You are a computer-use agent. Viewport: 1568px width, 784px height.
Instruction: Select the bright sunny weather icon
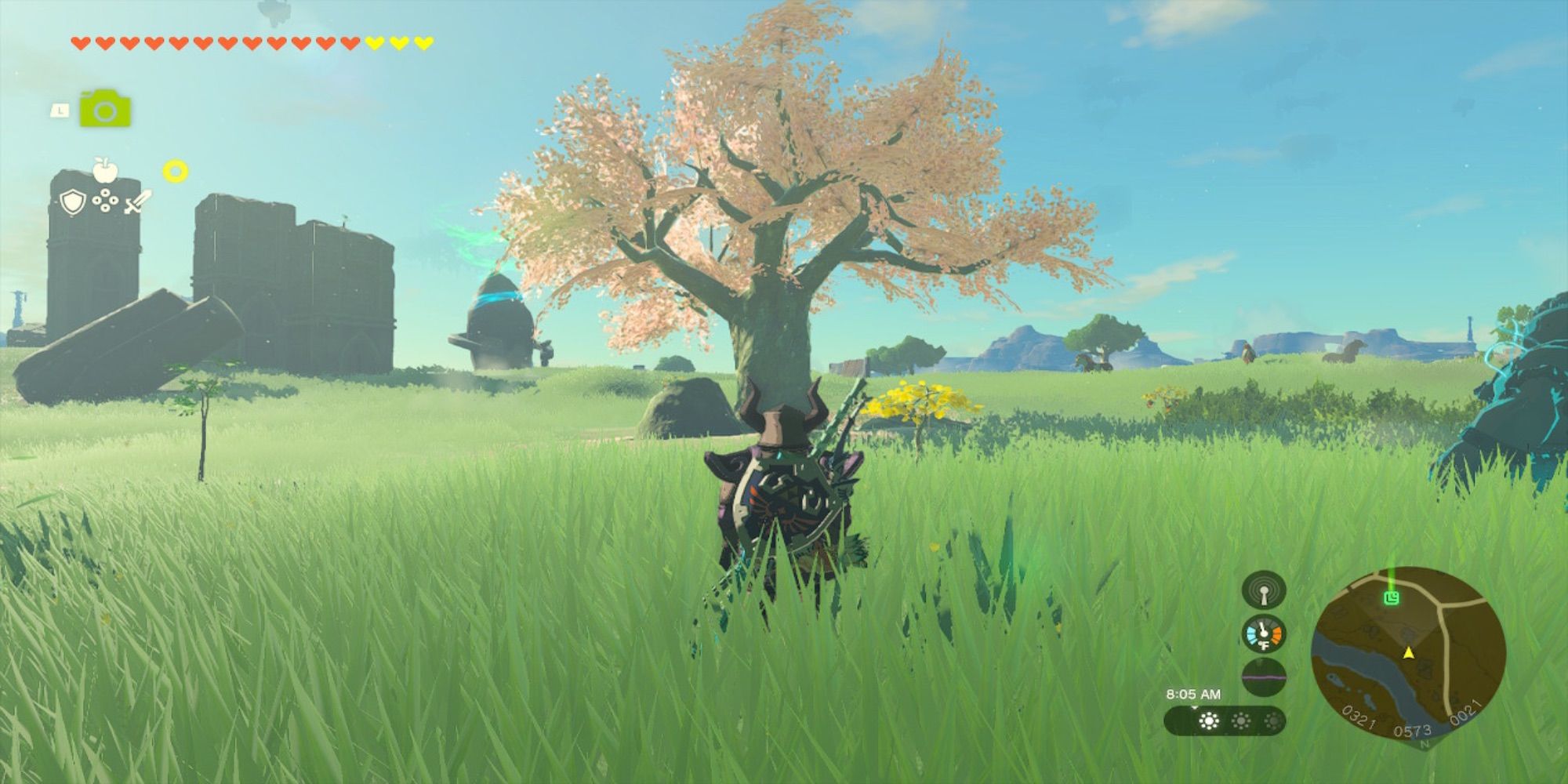[x=1209, y=720]
